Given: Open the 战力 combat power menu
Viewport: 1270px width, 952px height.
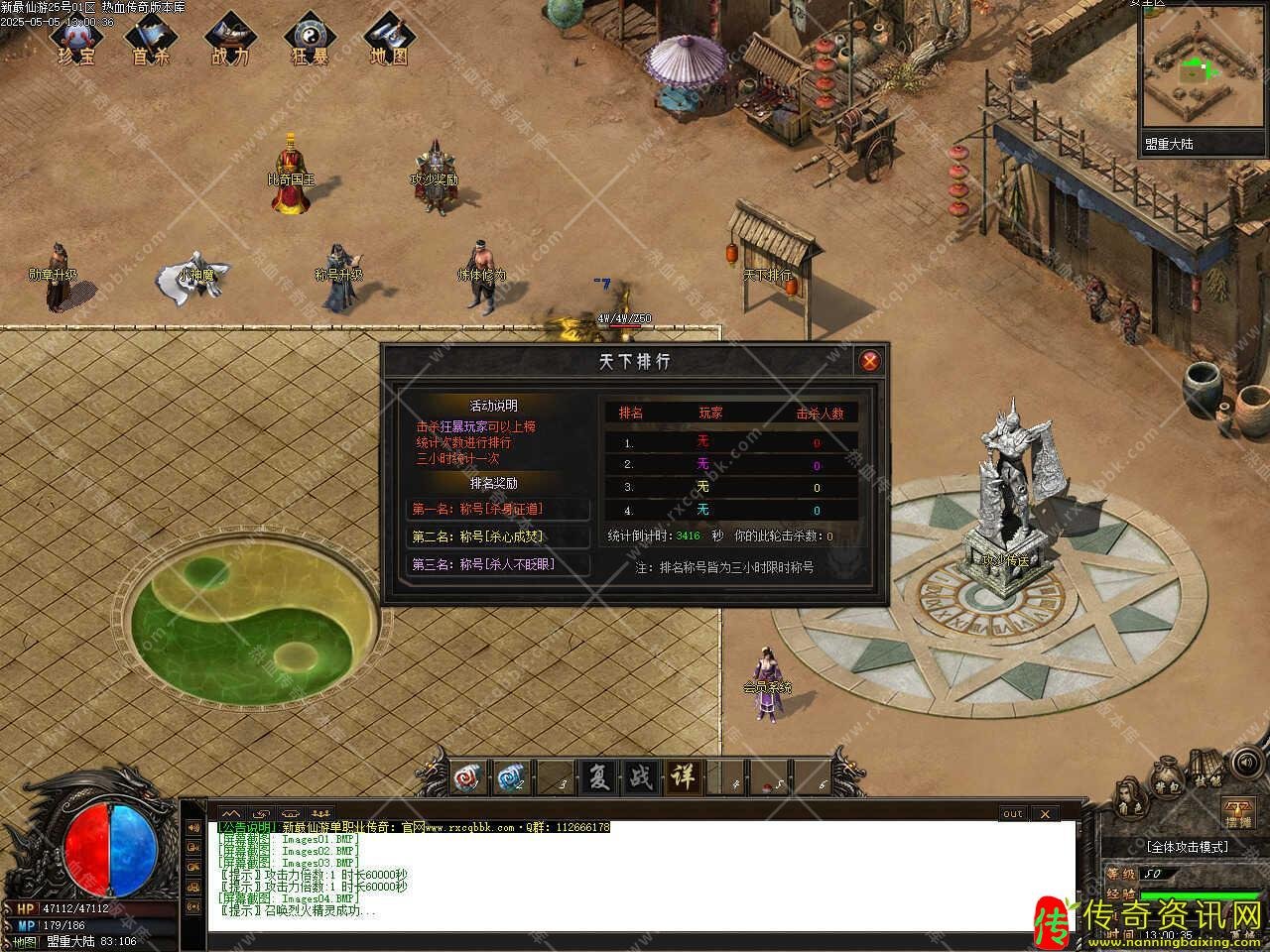Looking at the screenshot, I should [230, 40].
